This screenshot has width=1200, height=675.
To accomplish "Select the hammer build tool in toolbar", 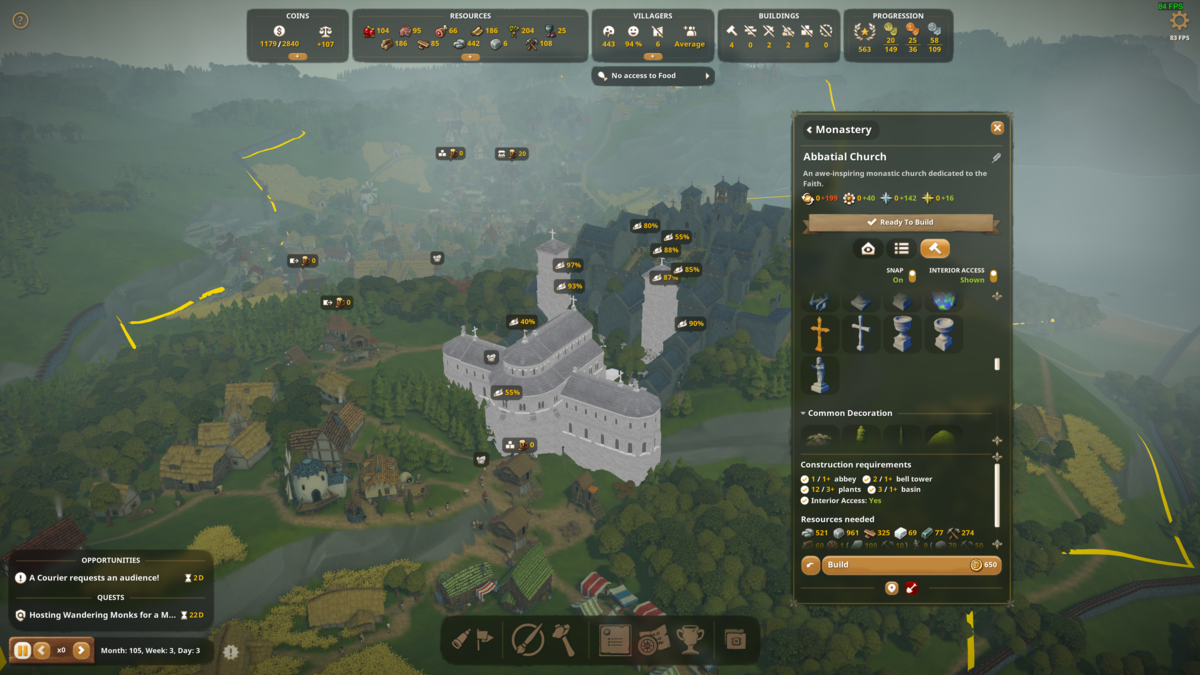I will [x=564, y=640].
